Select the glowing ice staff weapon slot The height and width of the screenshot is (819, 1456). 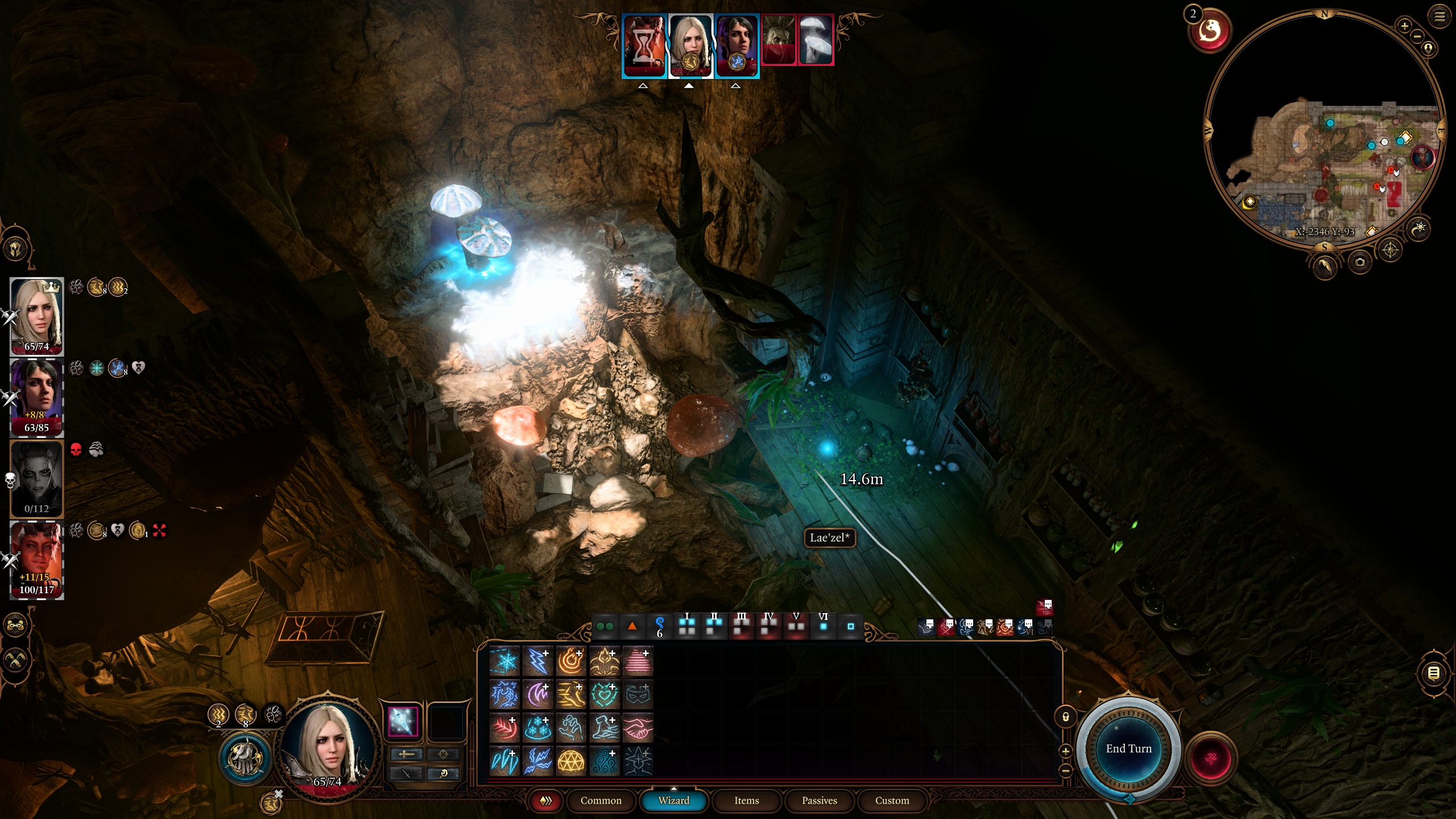point(403,722)
